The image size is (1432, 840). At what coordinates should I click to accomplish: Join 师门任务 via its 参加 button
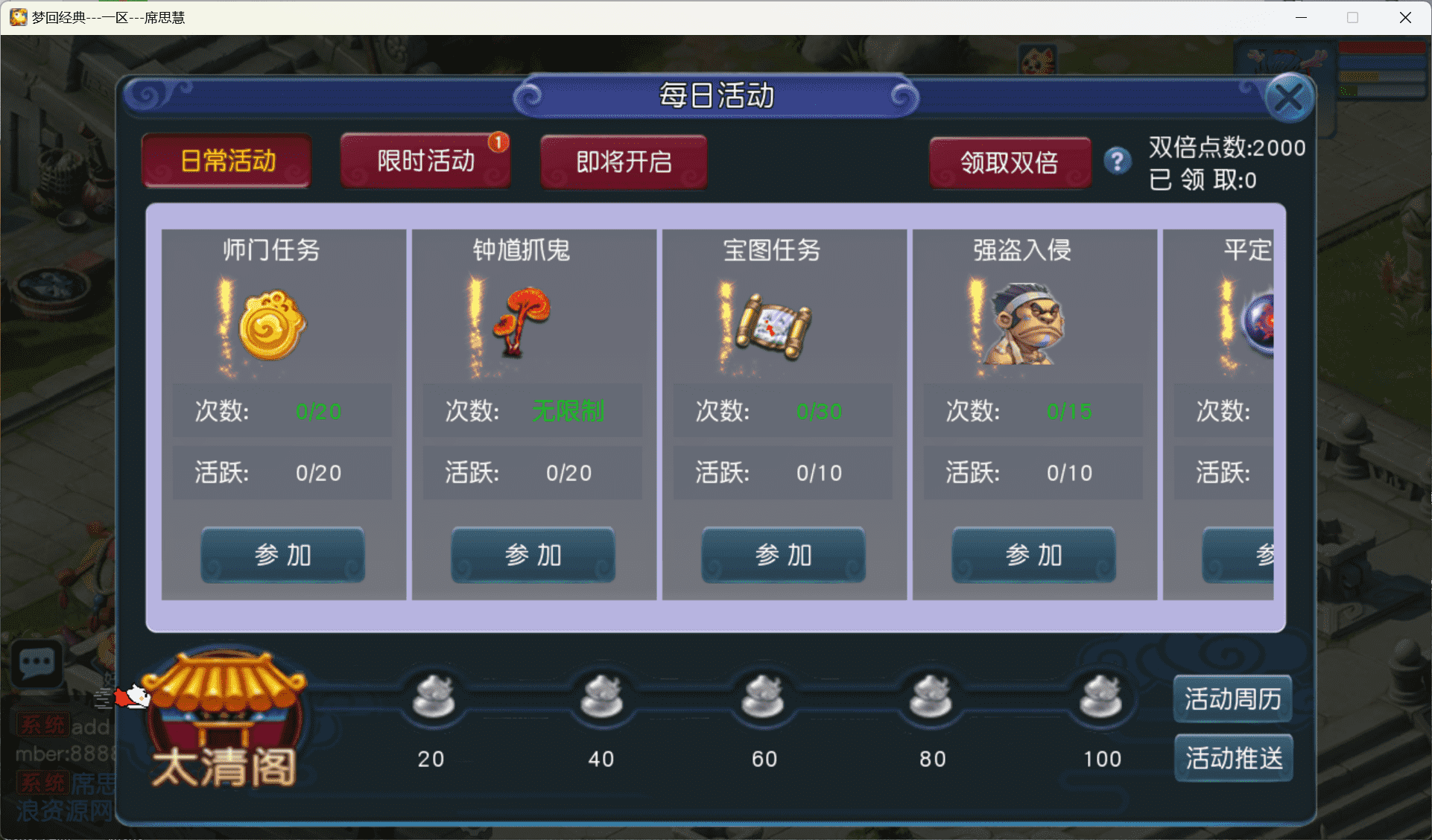coord(282,555)
